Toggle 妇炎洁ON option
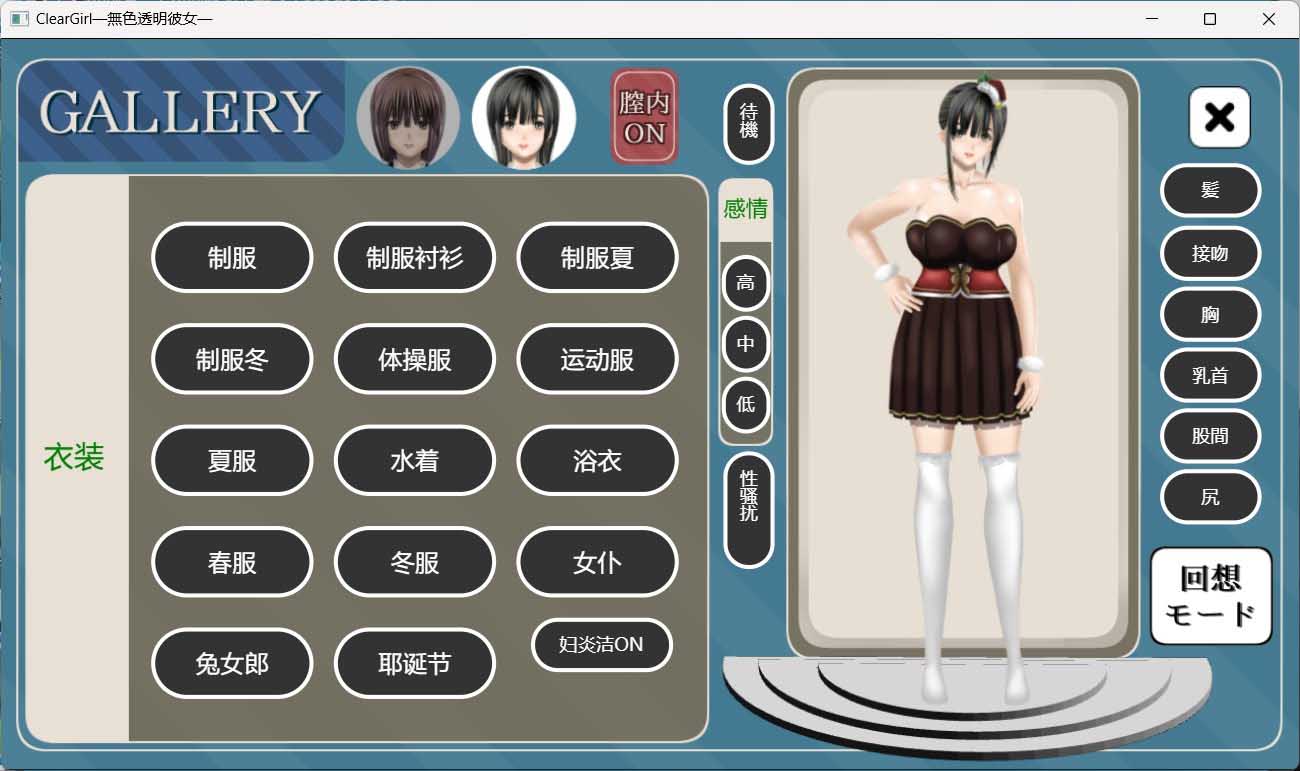This screenshot has height=771, width=1300. click(x=600, y=645)
